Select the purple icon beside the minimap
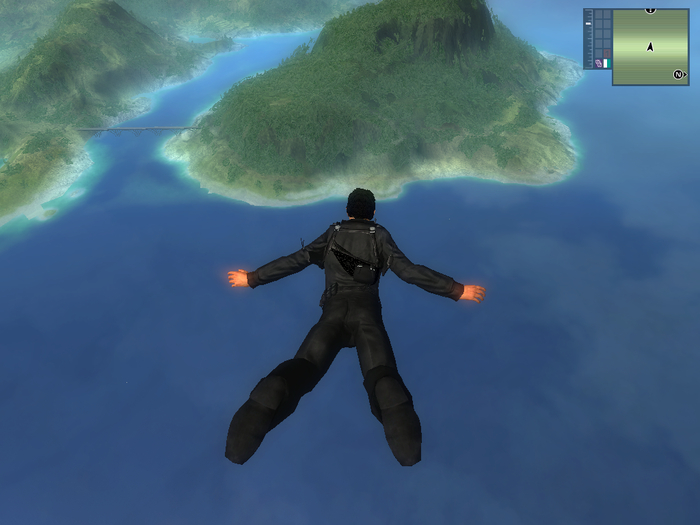Screen dimensions: 700x525 pos(598,63)
